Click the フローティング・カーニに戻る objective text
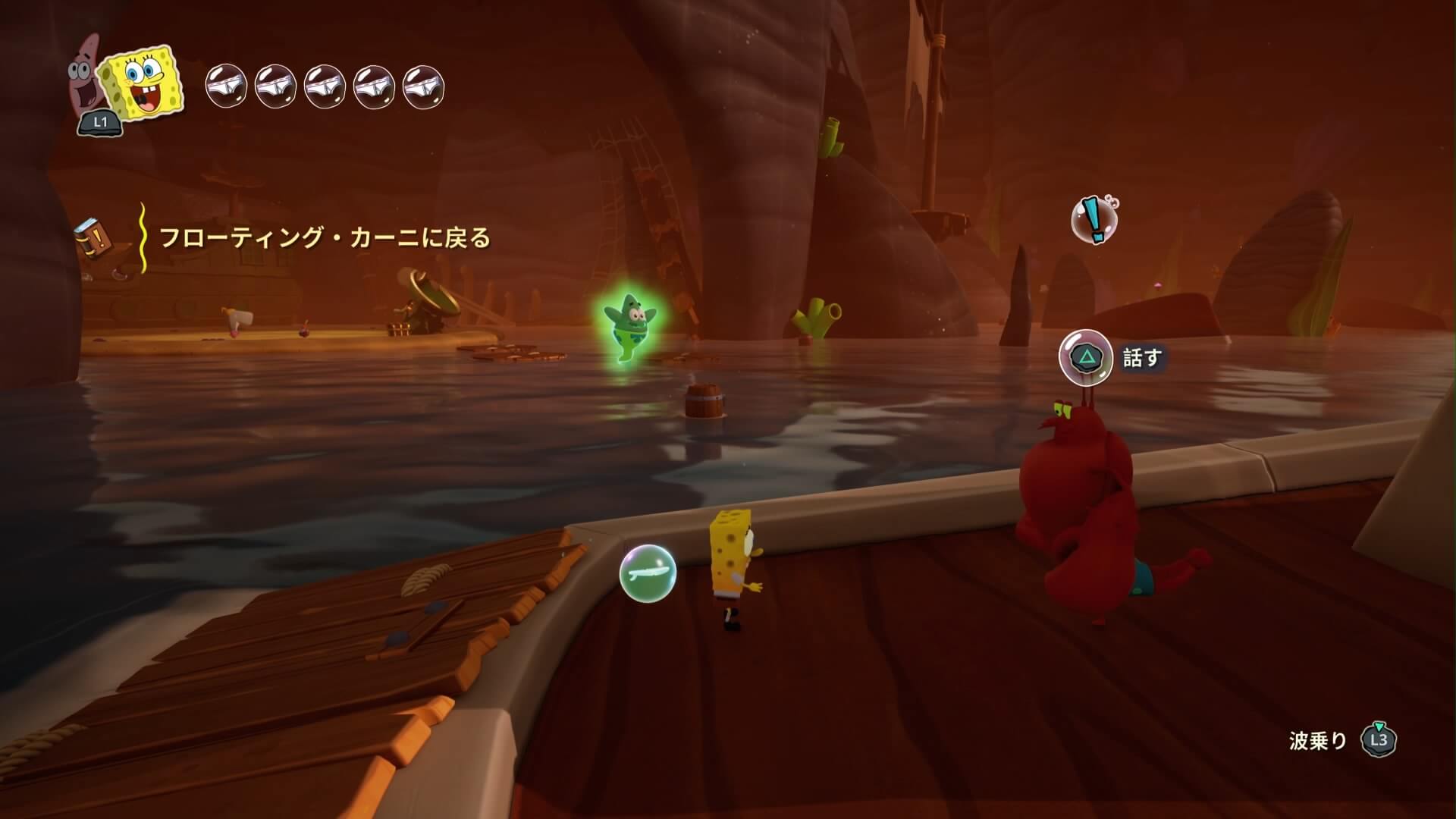Image resolution: width=1456 pixels, height=819 pixels. pyautogui.click(x=325, y=238)
